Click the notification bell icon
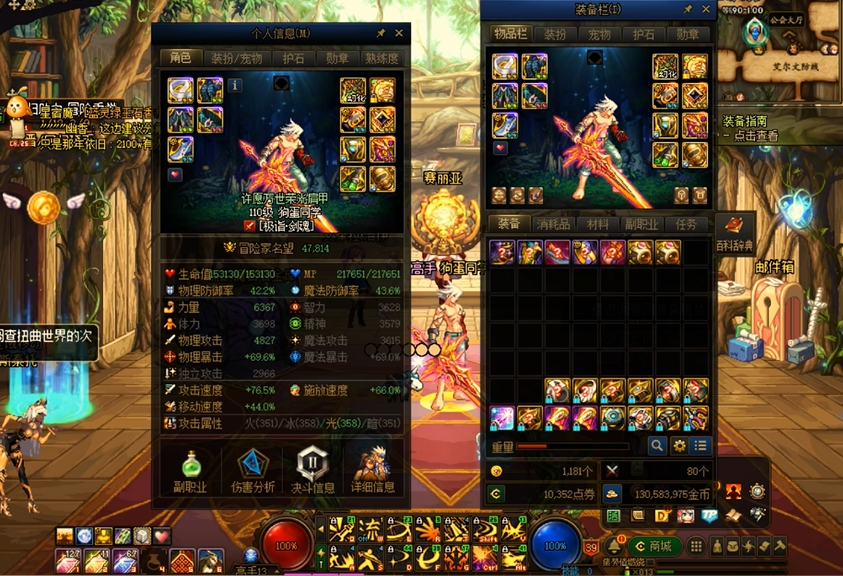 [613, 546]
